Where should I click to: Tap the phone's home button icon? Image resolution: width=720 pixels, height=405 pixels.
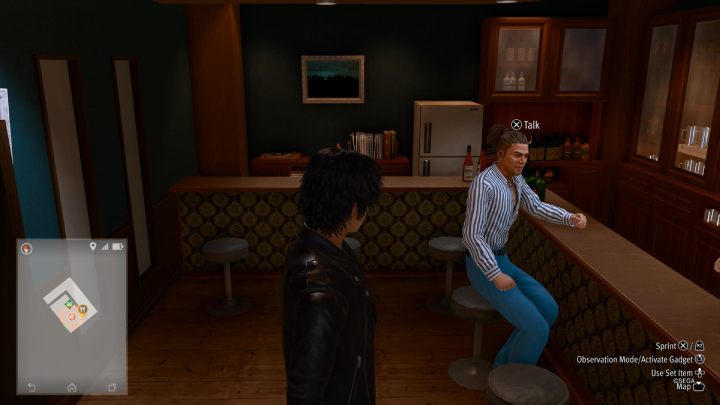pos(71,387)
